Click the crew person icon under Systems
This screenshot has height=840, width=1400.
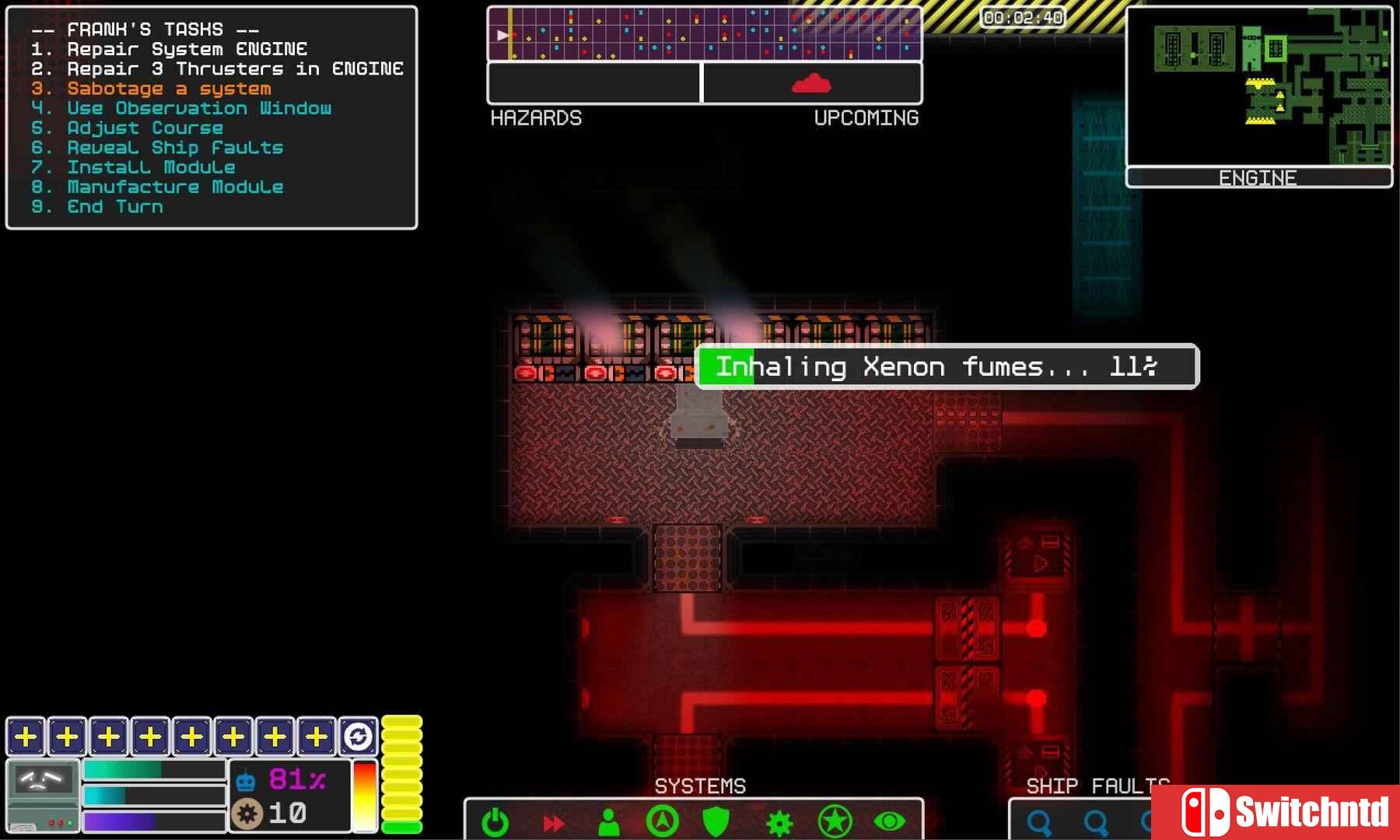click(610, 821)
